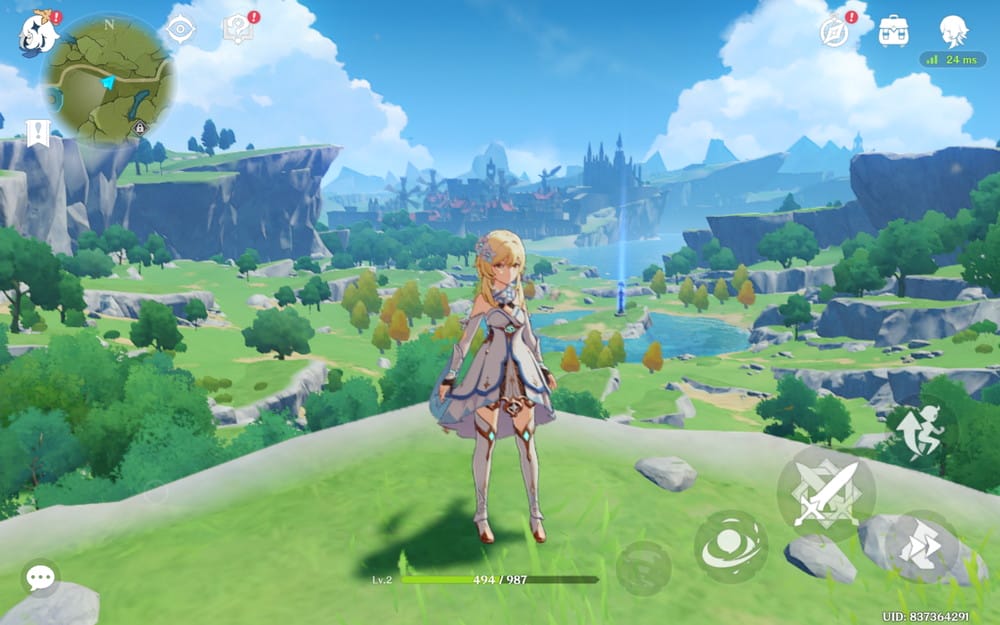Open the backpack inventory
This screenshot has height=625, width=1000.
[x=893, y=32]
